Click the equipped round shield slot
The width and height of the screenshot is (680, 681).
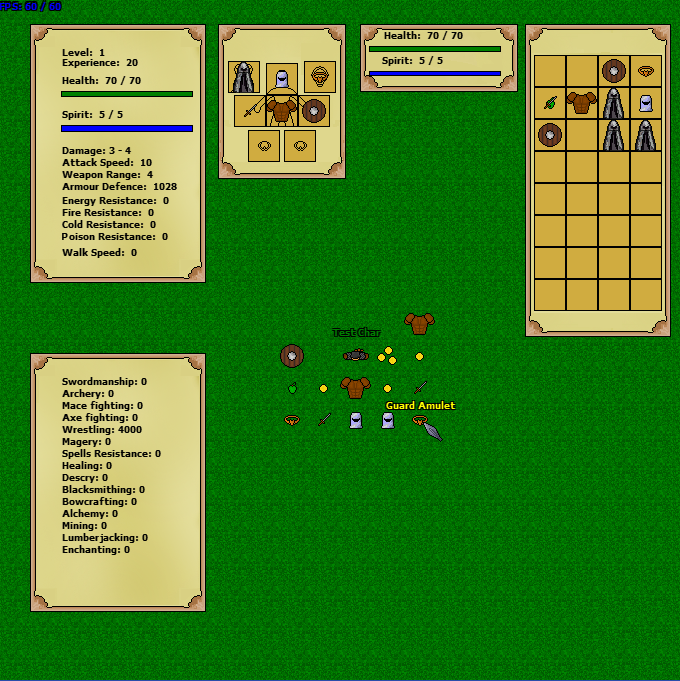(314, 110)
